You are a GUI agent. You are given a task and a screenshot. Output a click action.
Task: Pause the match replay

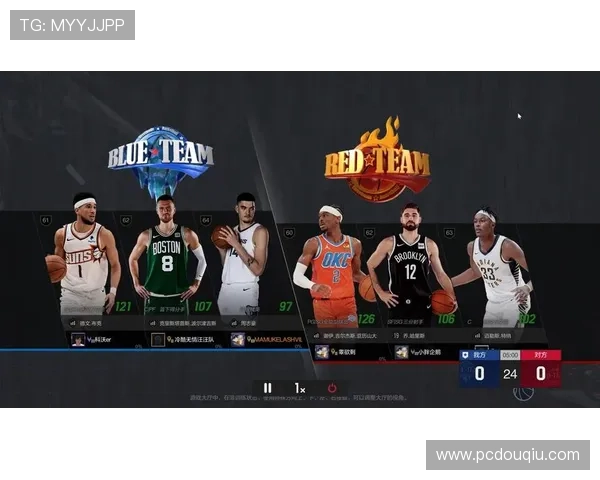click(x=267, y=388)
